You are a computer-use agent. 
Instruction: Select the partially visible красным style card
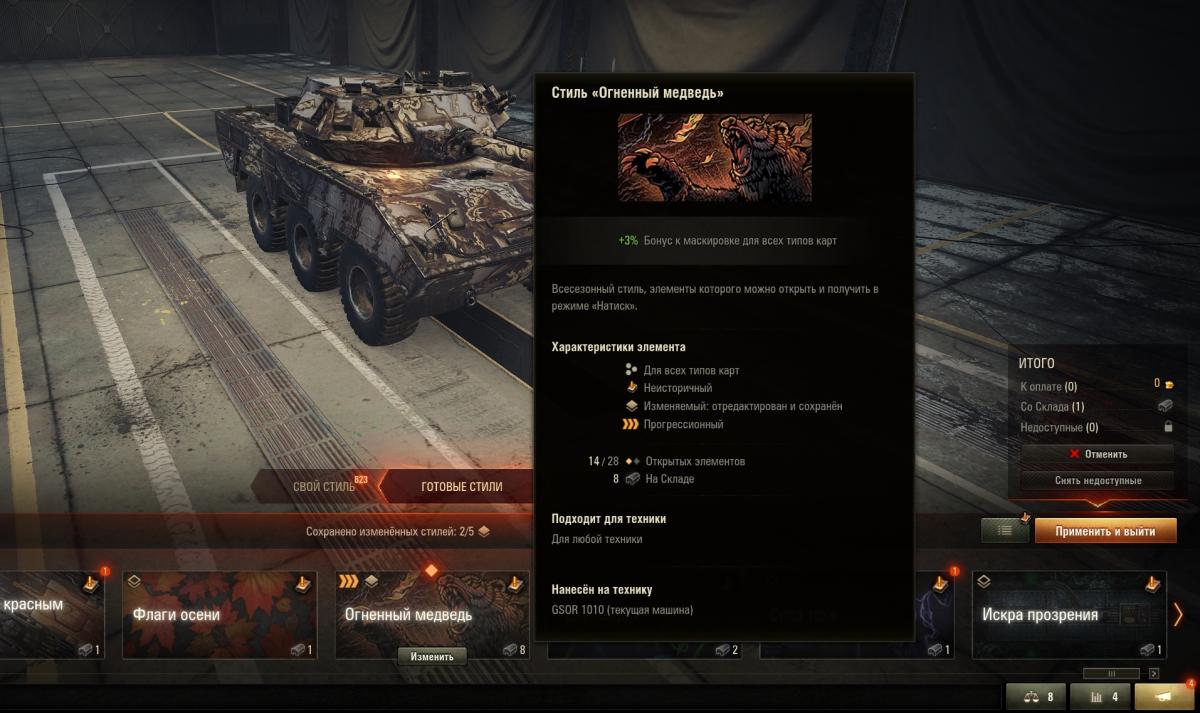pyautogui.click(x=52, y=615)
